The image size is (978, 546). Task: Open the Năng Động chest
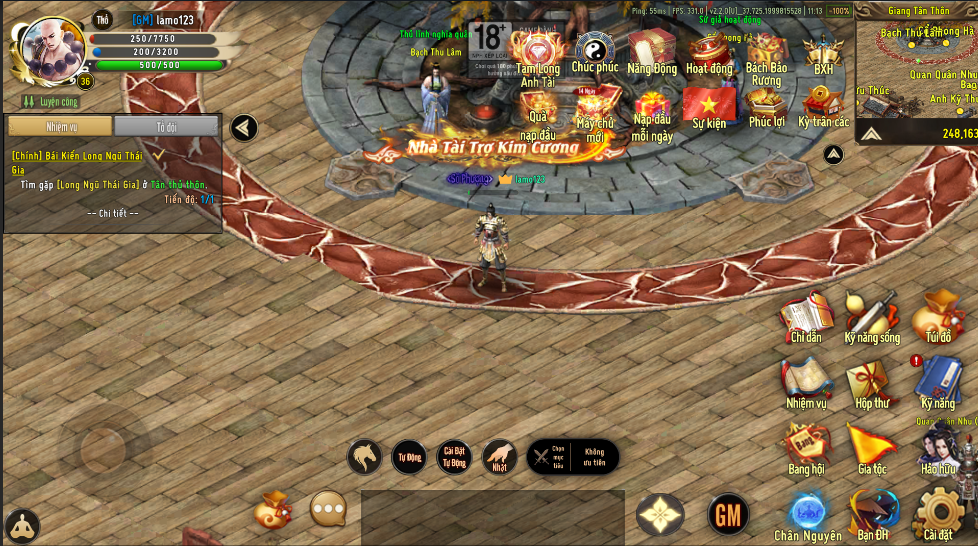652,51
